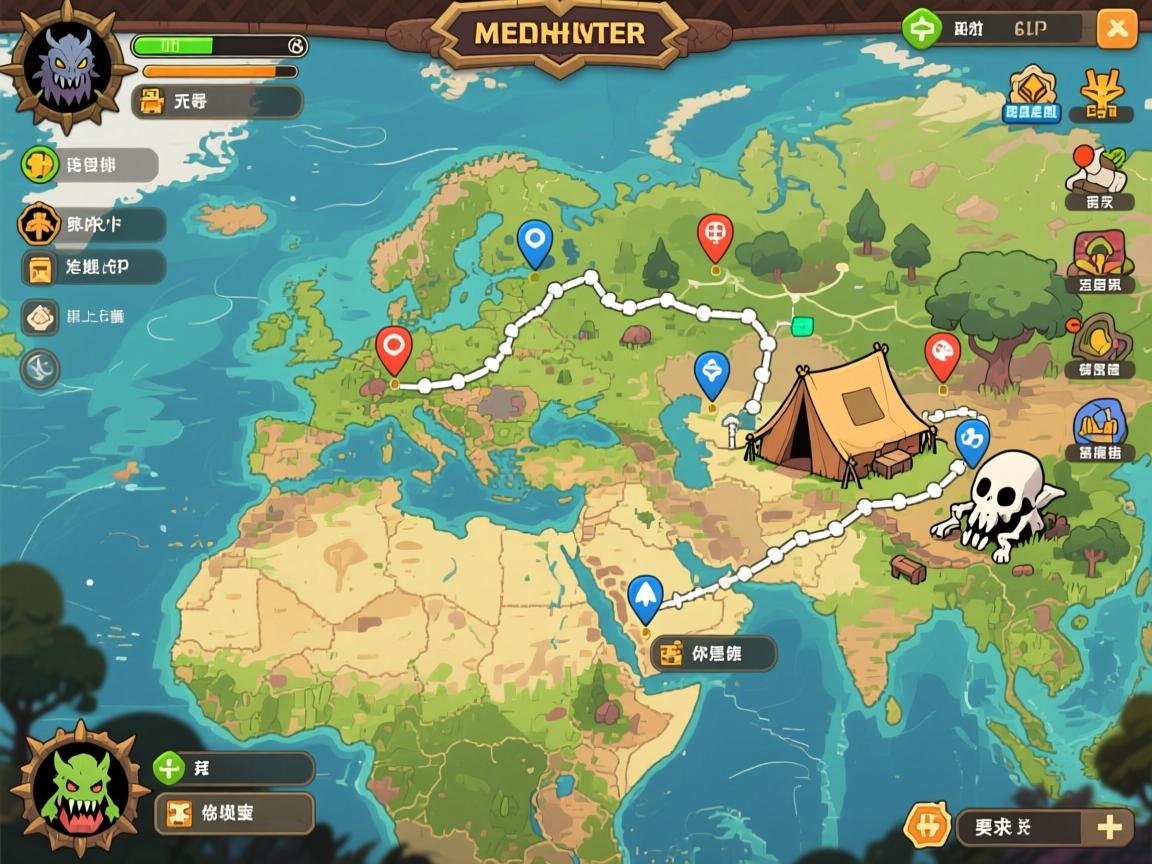Select the golden totem icon near the close button
1152x864 pixels.
pyautogui.click(x=1103, y=96)
